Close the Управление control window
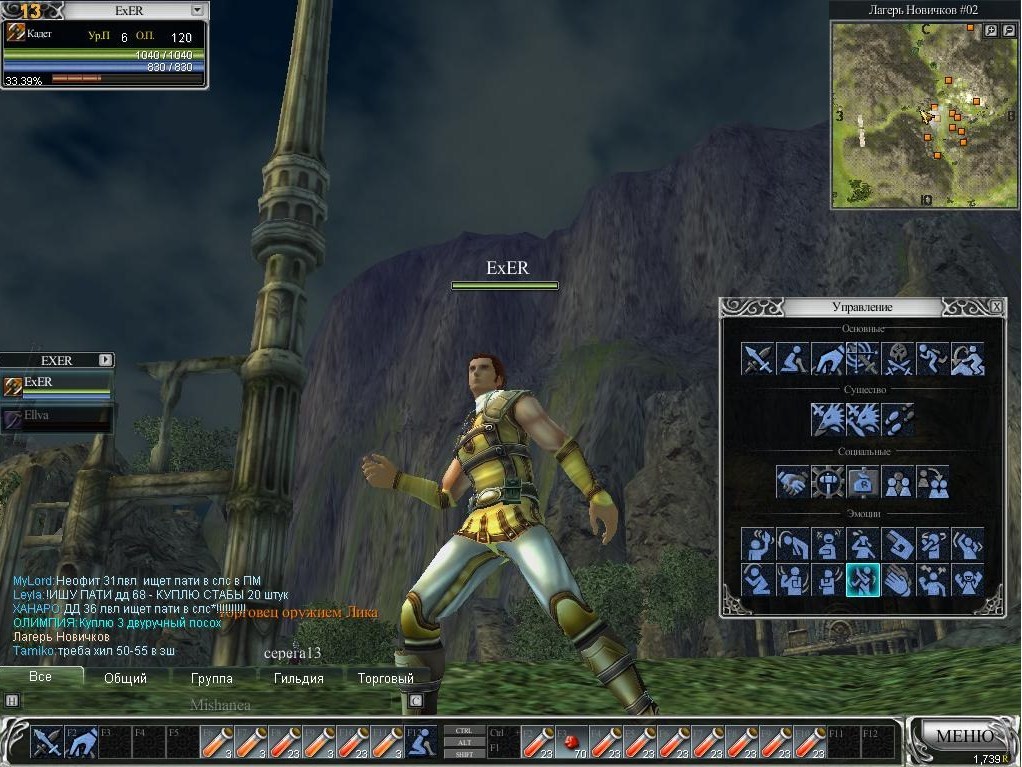 pos(996,306)
